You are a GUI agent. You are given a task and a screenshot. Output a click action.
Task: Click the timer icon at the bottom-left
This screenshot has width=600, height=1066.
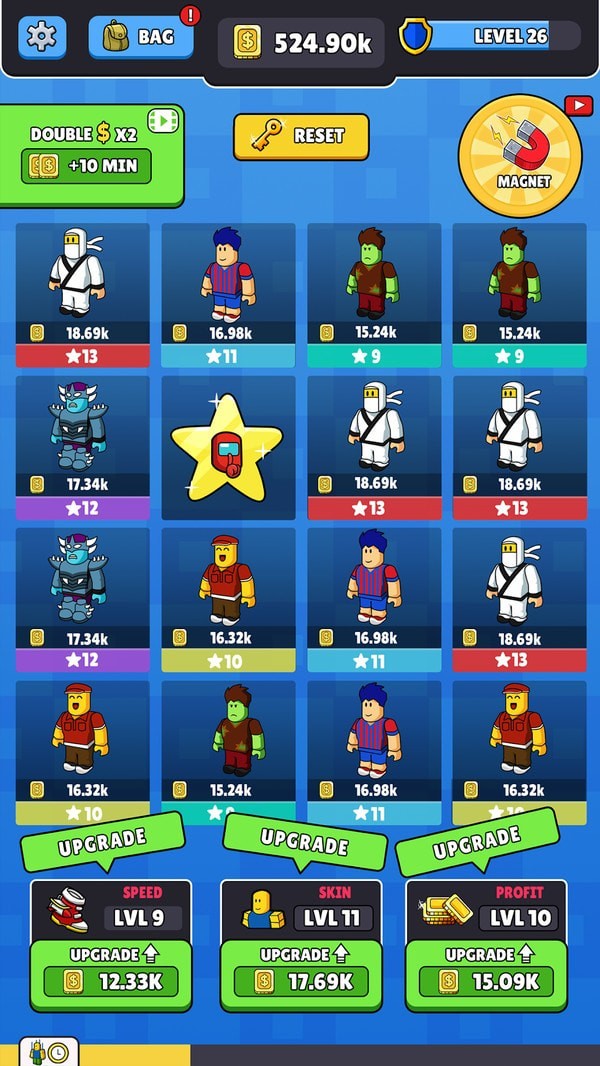(x=48, y=1053)
